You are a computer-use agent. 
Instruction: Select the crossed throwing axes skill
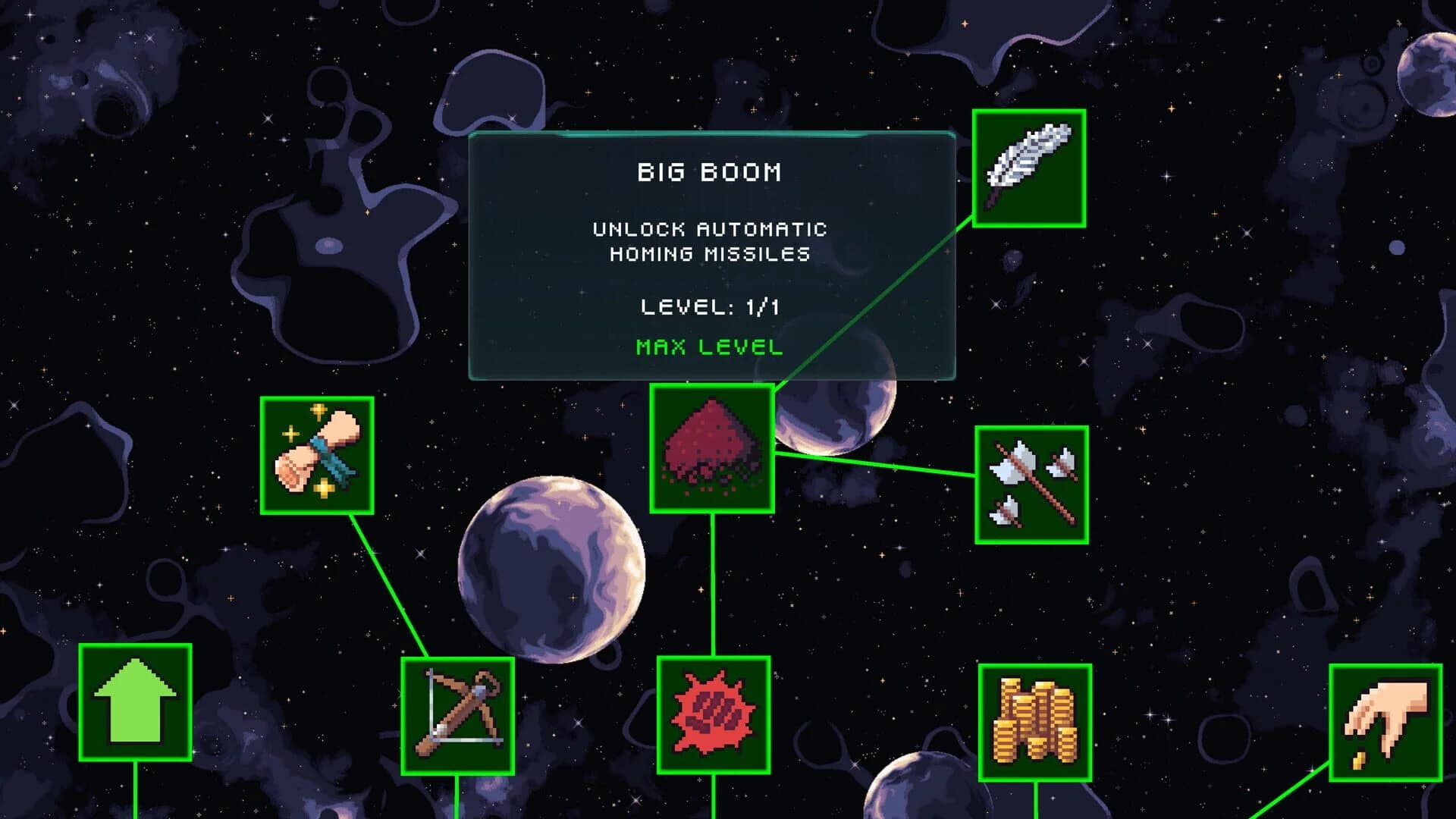(x=1033, y=486)
